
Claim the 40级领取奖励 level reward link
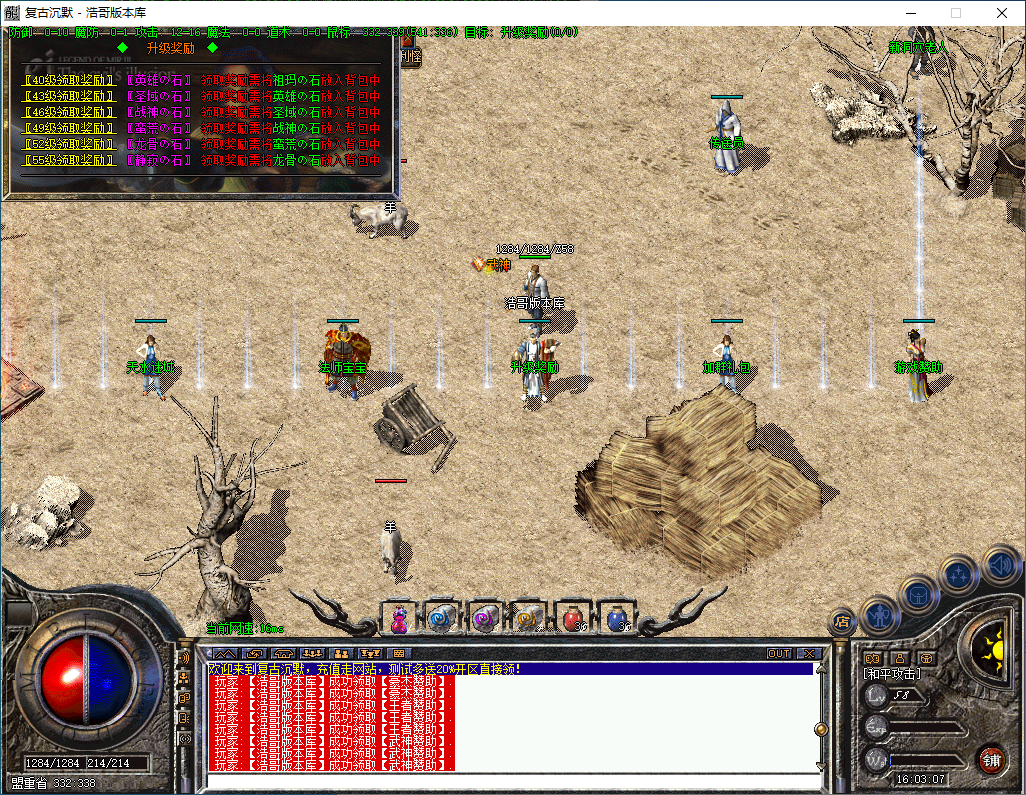(x=68, y=80)
